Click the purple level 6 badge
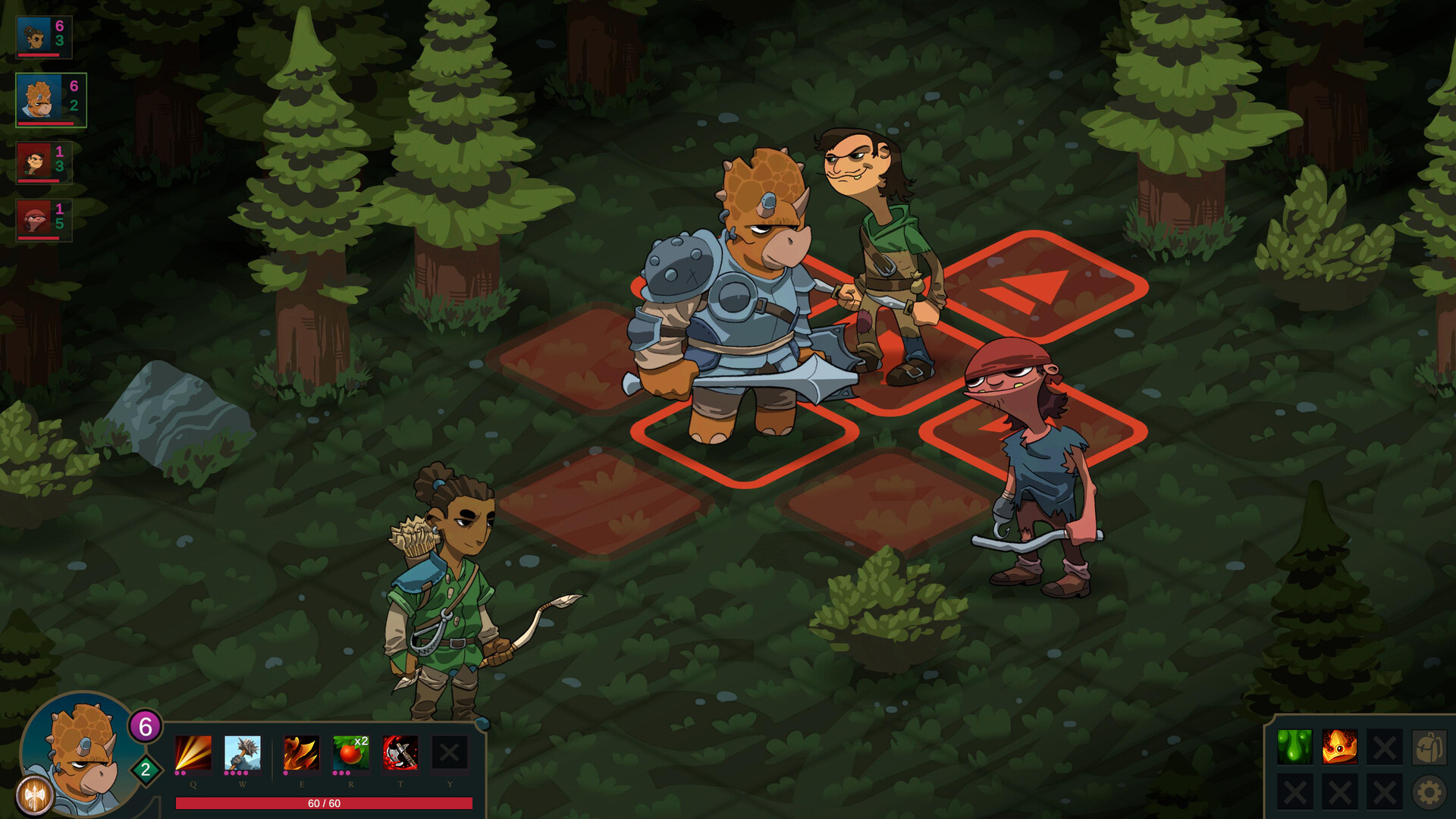Image resolution: width=1456 pixels, height=819 pixels. pyautogui.click(x=146, y=726)
